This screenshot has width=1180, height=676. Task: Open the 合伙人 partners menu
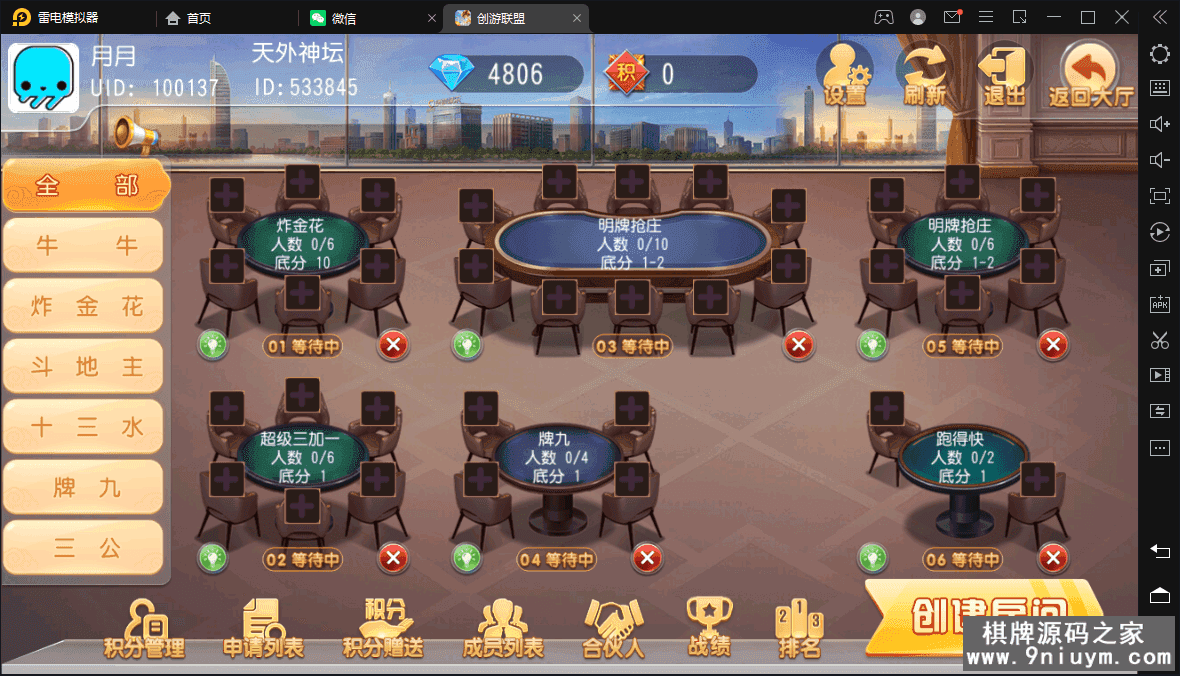[x=614, y=630]
